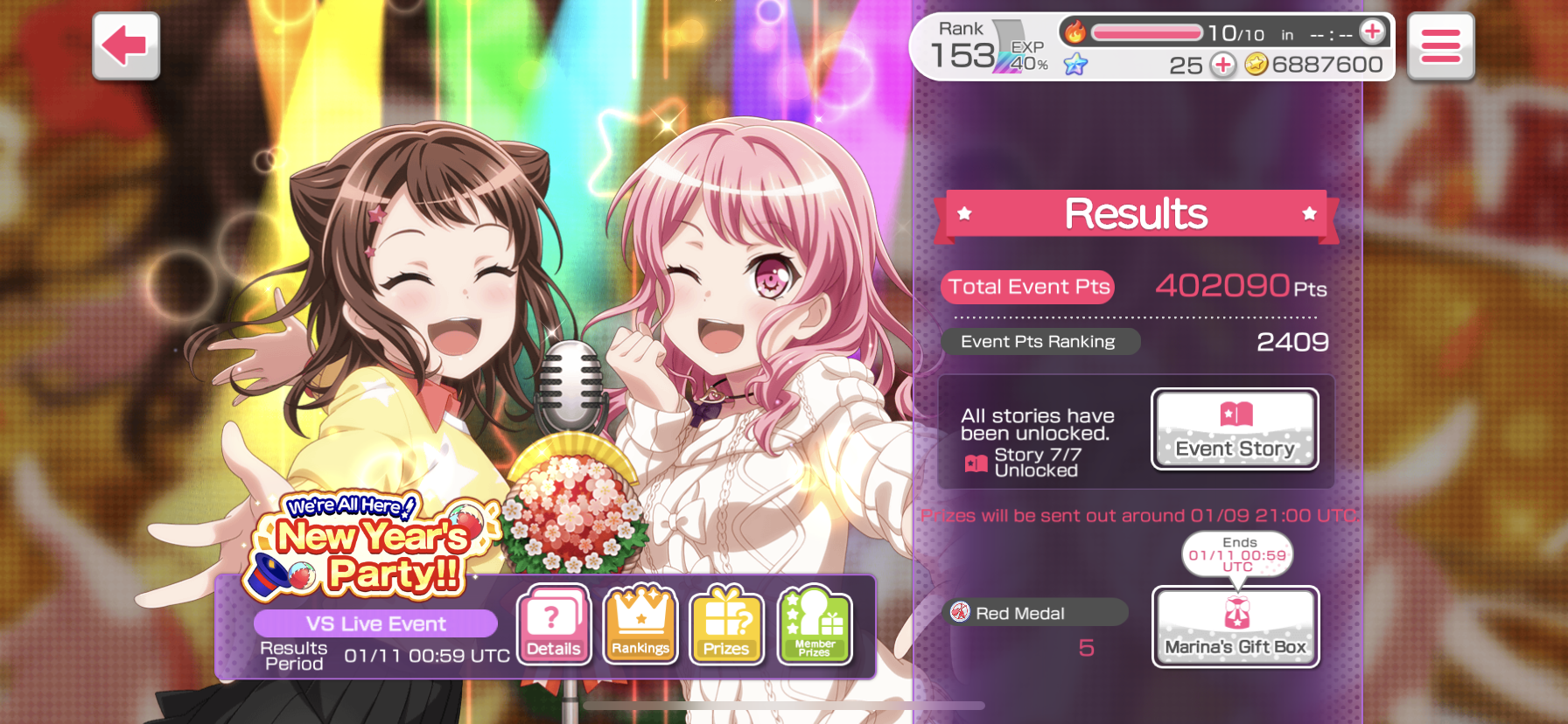Add stars with the plus button

click(1222, 65)
